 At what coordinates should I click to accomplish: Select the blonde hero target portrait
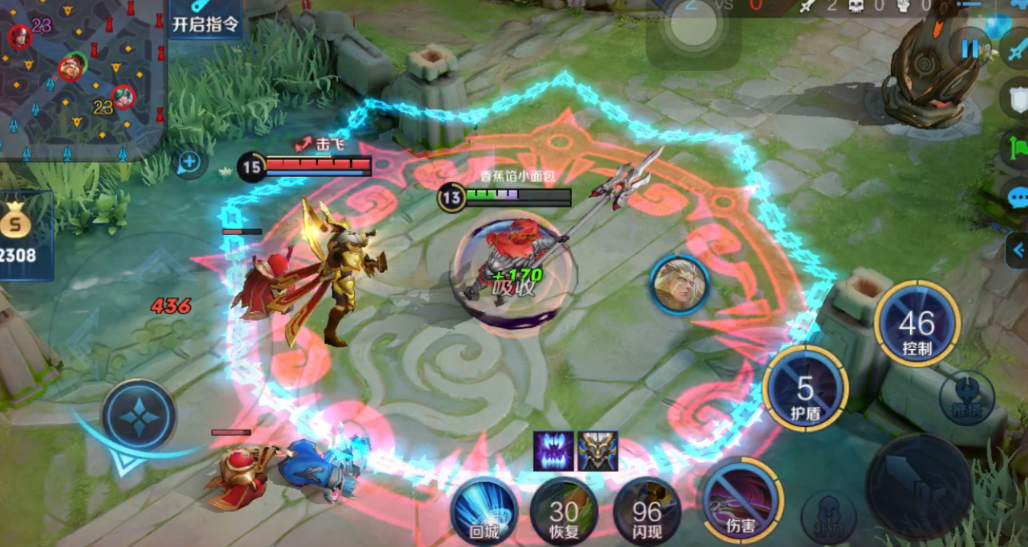coord(680,285)
